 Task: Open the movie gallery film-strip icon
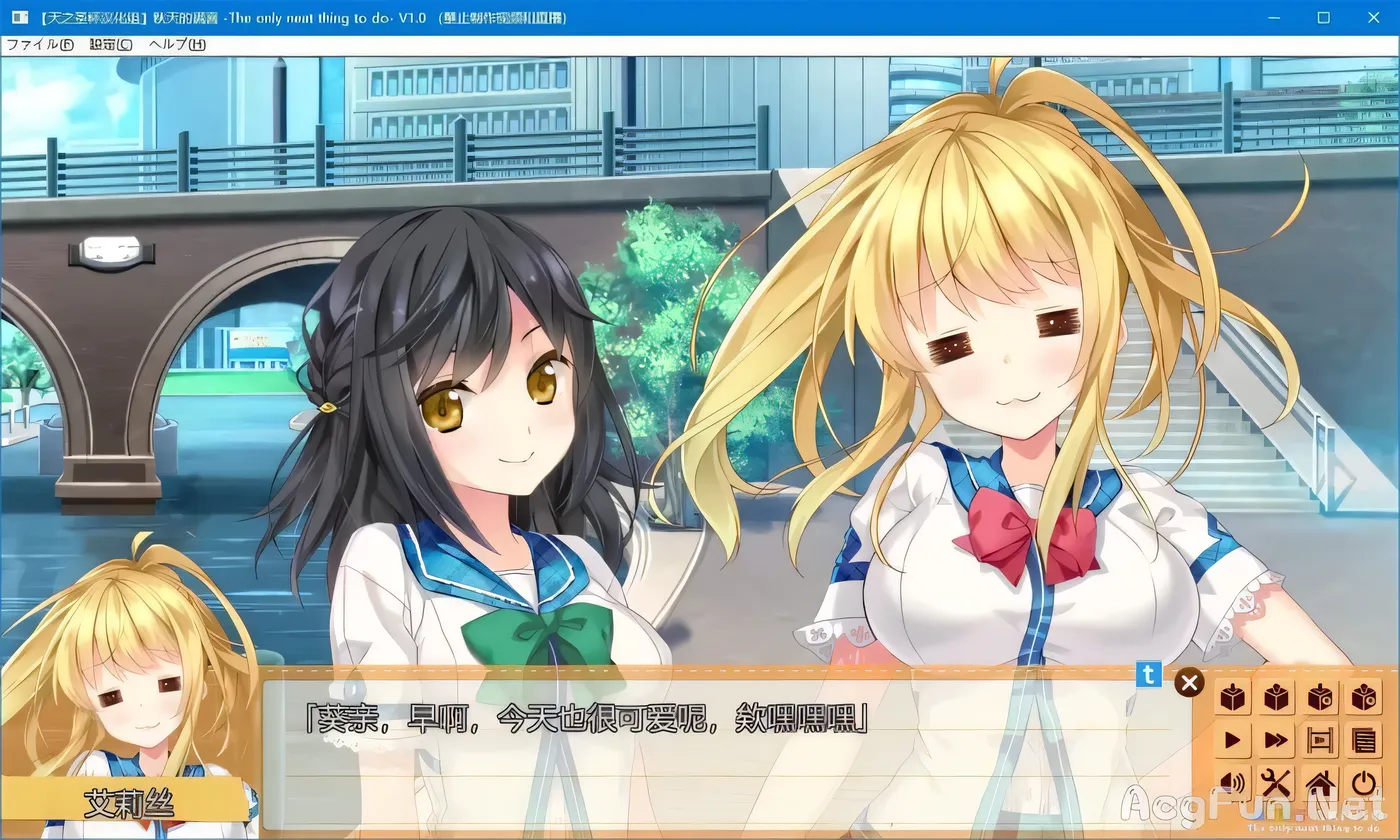(x=1320, y=740)
